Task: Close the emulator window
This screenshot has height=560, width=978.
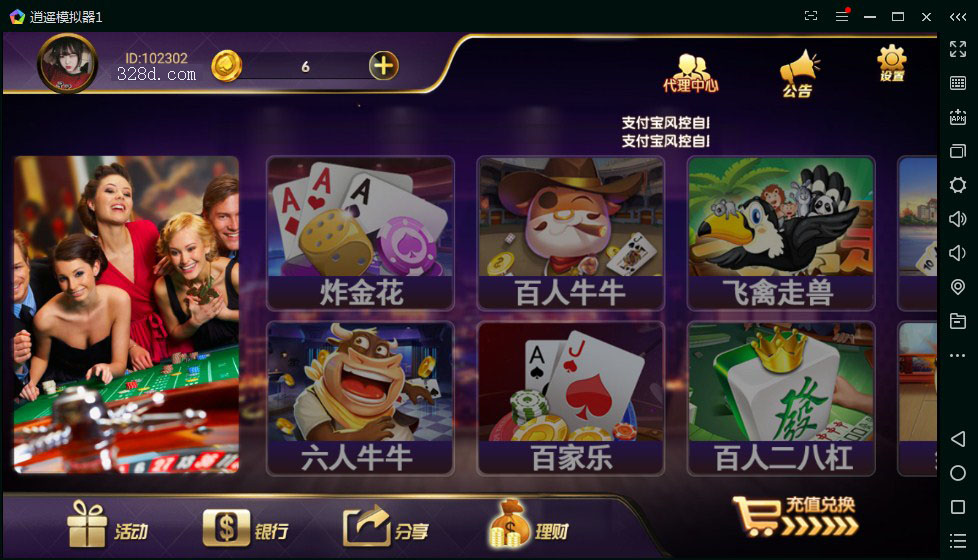Action: pos(926,17)
